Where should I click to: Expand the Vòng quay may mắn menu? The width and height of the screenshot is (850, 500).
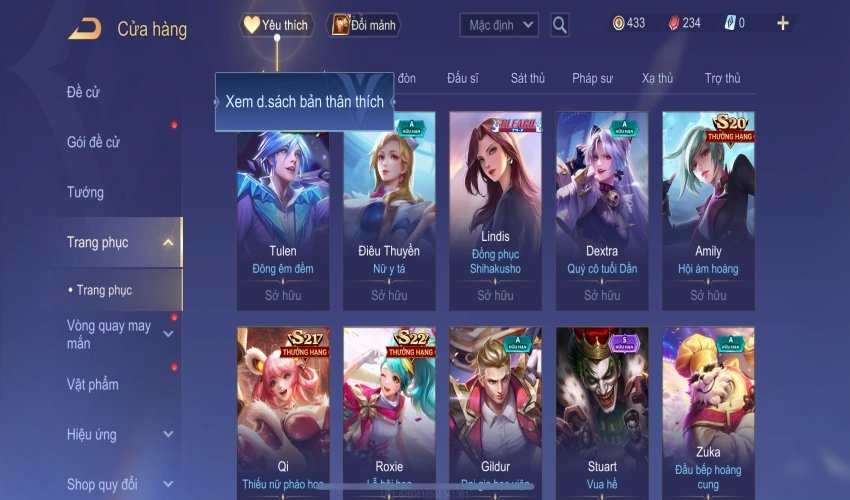click(x=168, y=334)
